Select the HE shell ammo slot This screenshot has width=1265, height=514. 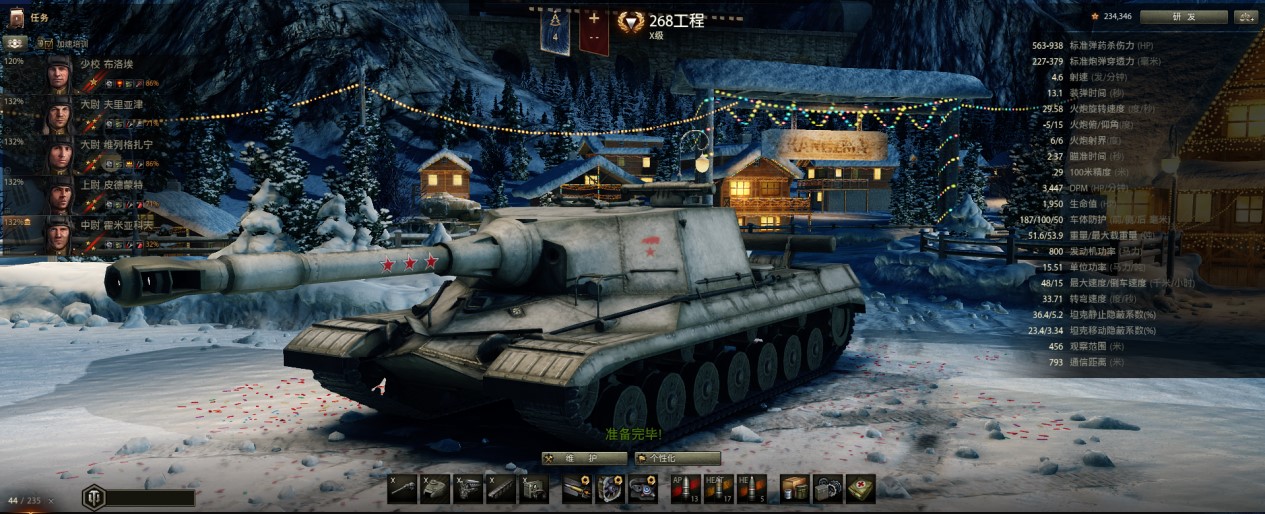(x=751, y=488)
